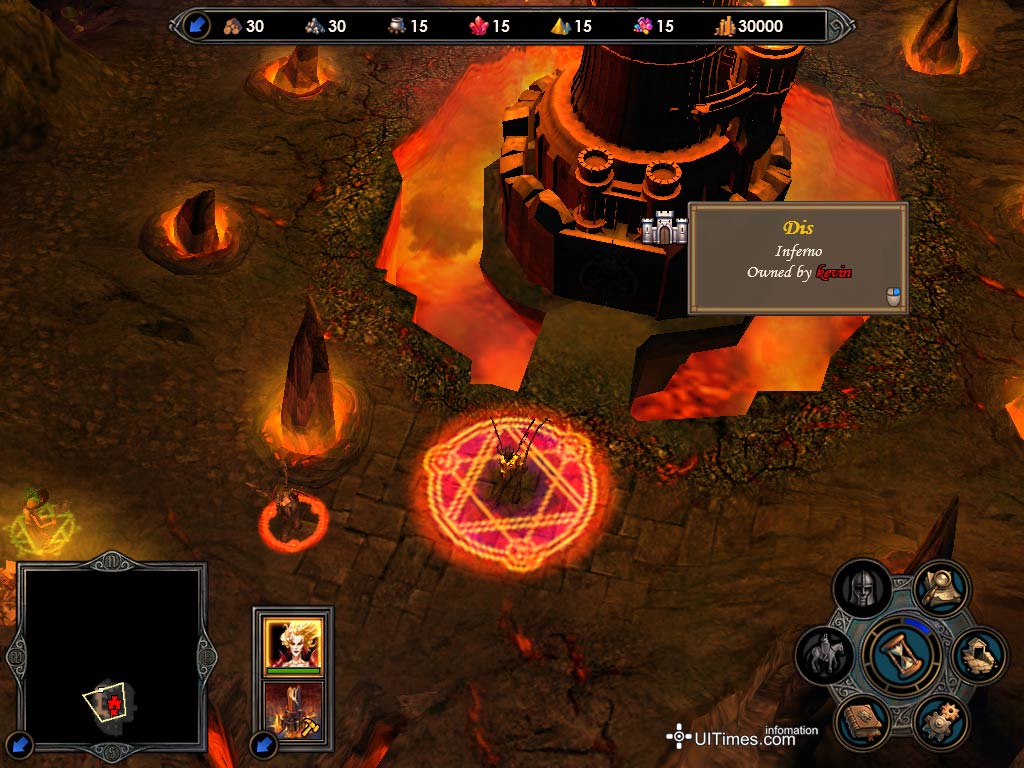This screenshot has height=768, width=1024.
Task: Collapse the hero and town list arrow
Action: click(263, 744)
